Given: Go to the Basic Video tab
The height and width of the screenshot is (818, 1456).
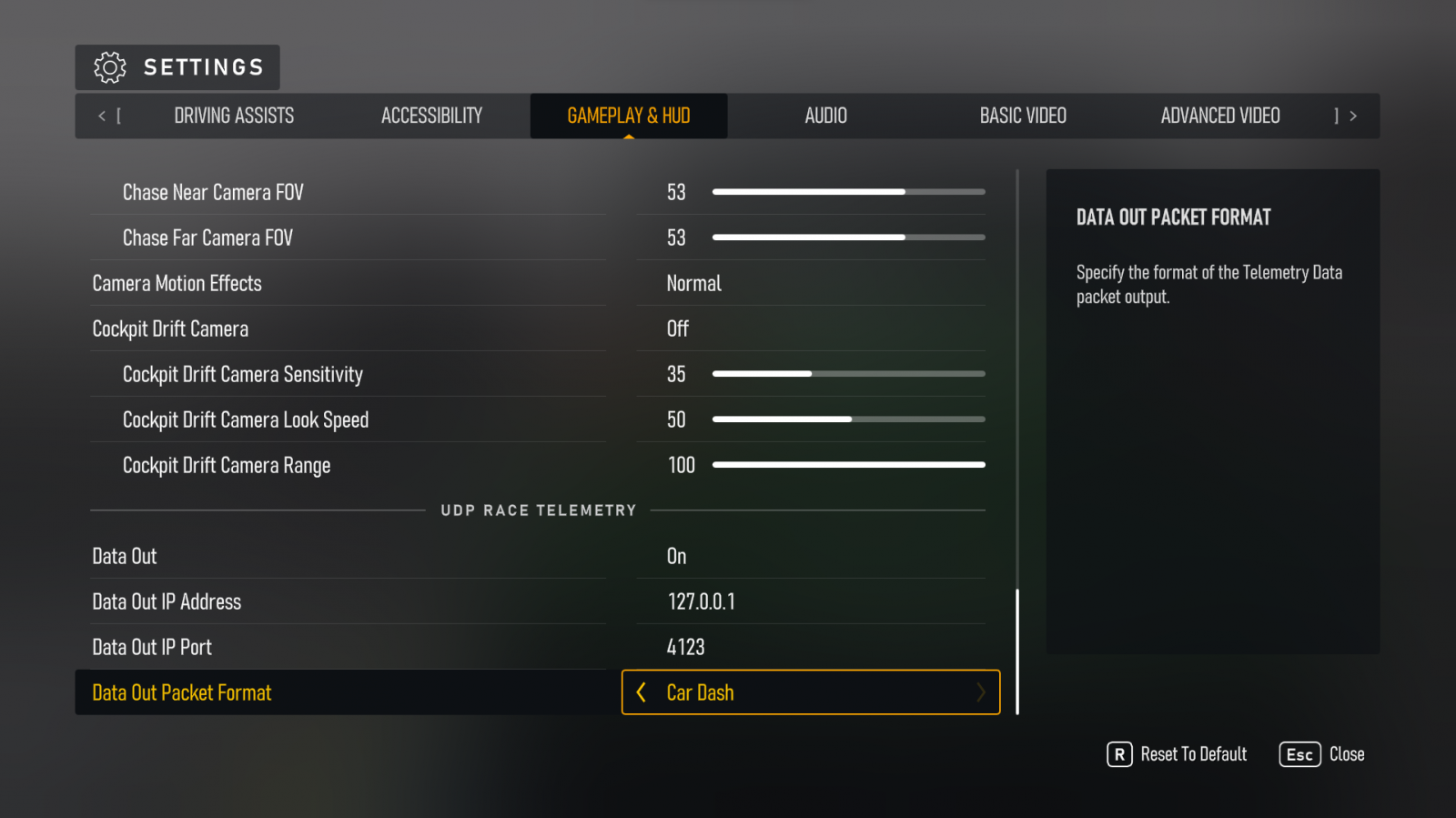Looking at the screenshot, I should point(1023,116).
